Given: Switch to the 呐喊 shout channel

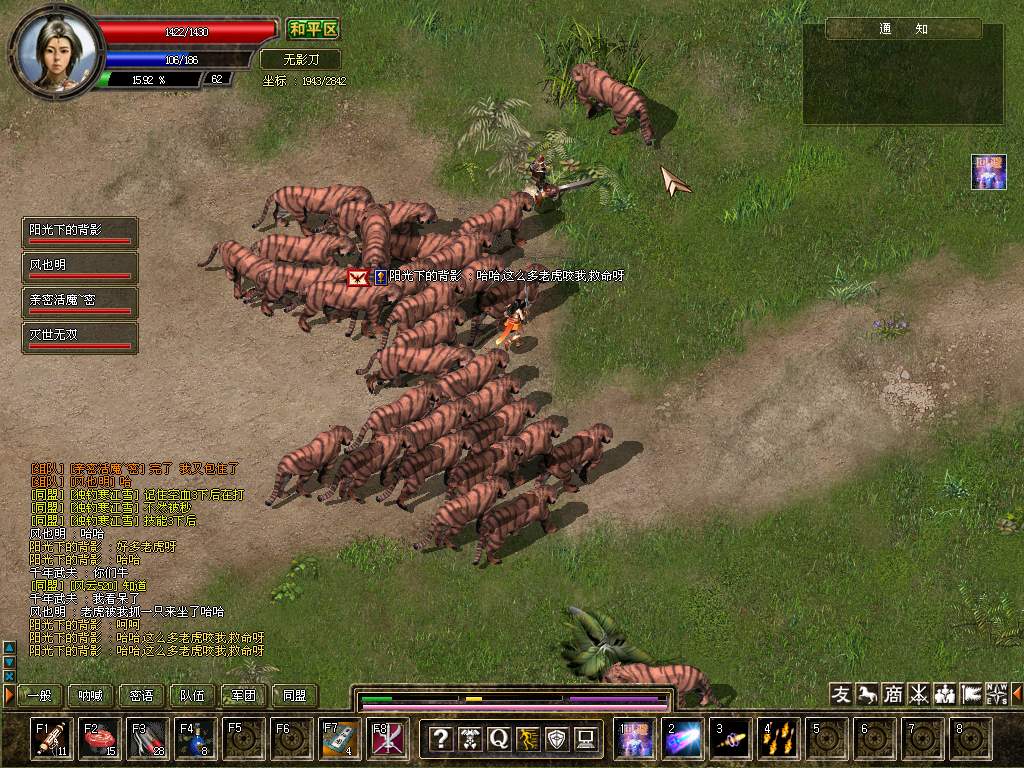Looking at the screenshot, I should pos(91,695).
